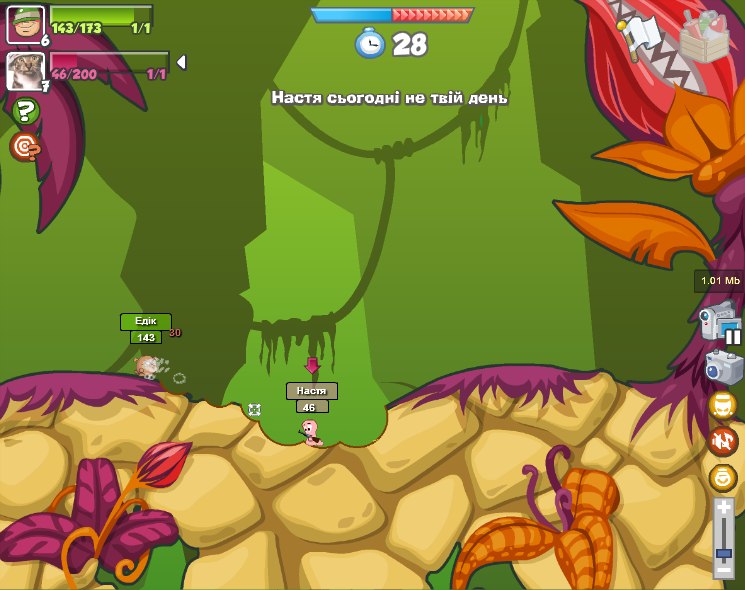The width and height of the screenshot is (745, 590).
Task: Take a screenshot with the camera icon
Action: pos(723,367)
